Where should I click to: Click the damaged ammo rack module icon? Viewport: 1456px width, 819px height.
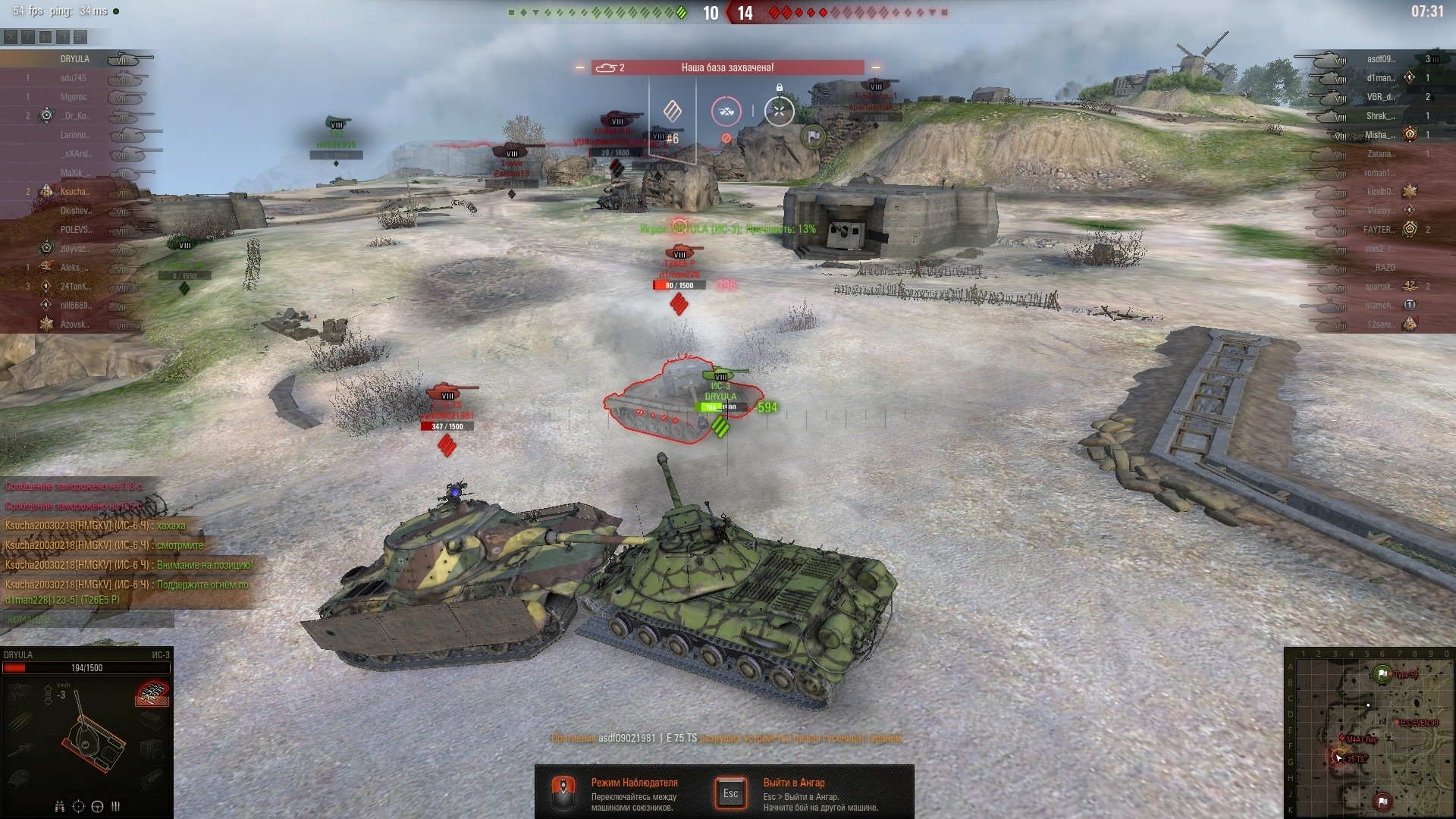152,692
